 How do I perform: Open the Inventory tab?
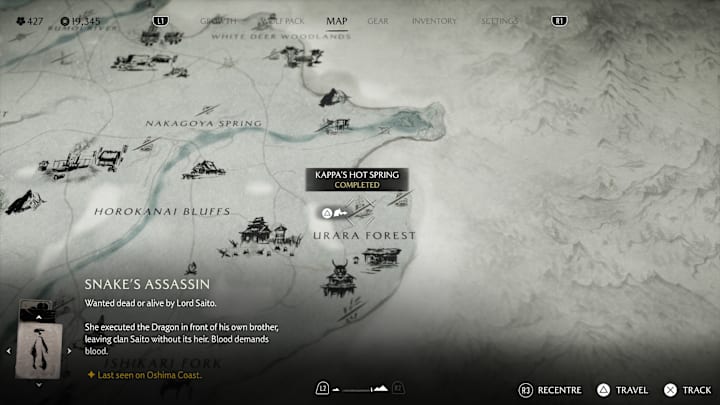click(x=434, y=20)
